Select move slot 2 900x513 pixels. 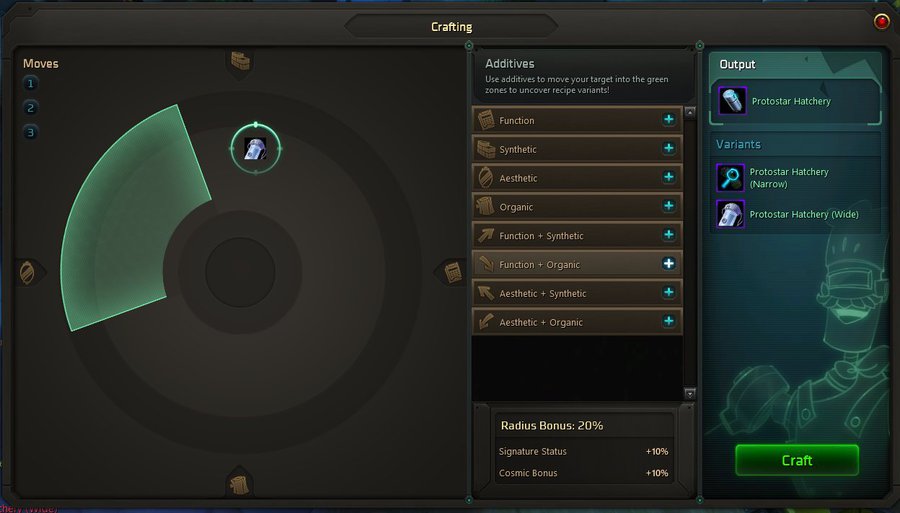click(31, 108)
